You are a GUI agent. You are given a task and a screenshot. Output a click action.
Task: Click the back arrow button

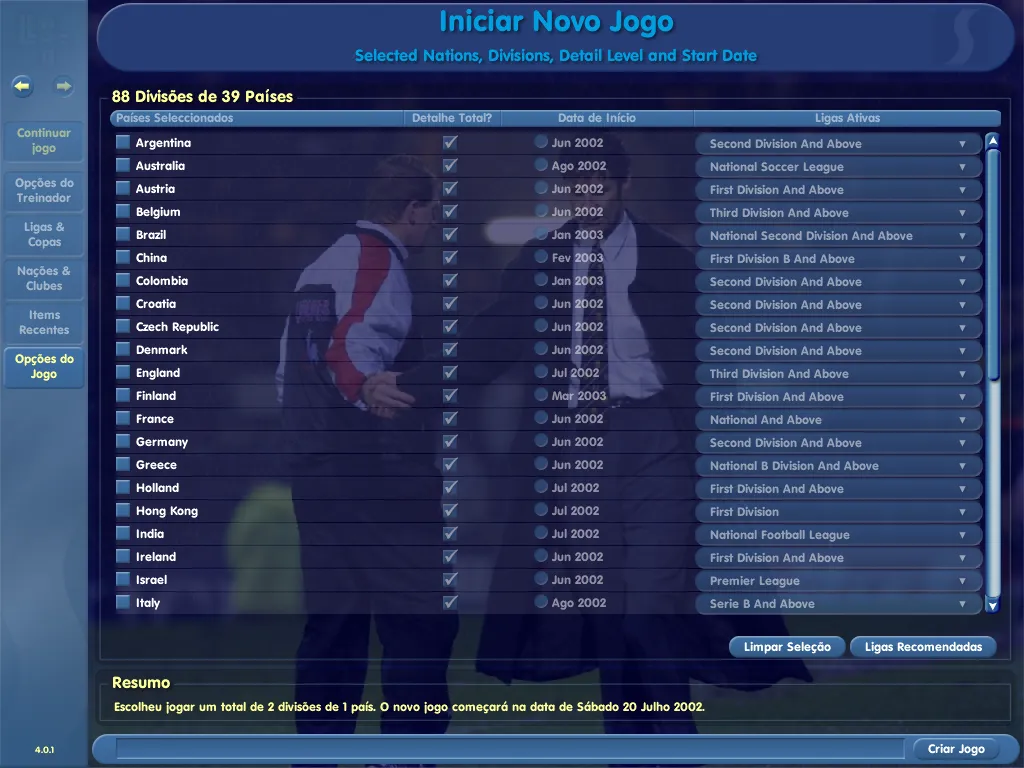23,86
